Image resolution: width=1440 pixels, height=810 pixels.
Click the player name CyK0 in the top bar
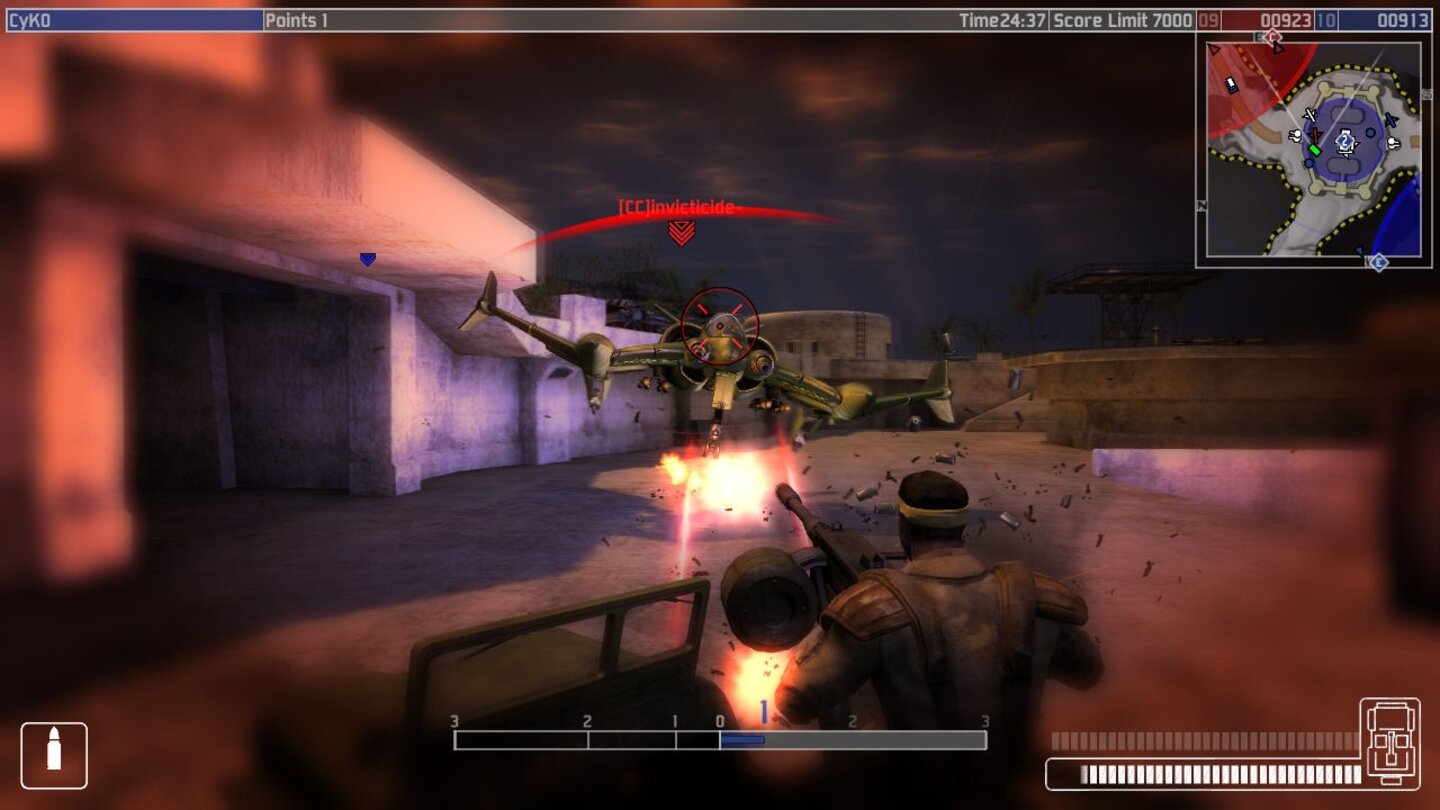[x=30, y=15]
